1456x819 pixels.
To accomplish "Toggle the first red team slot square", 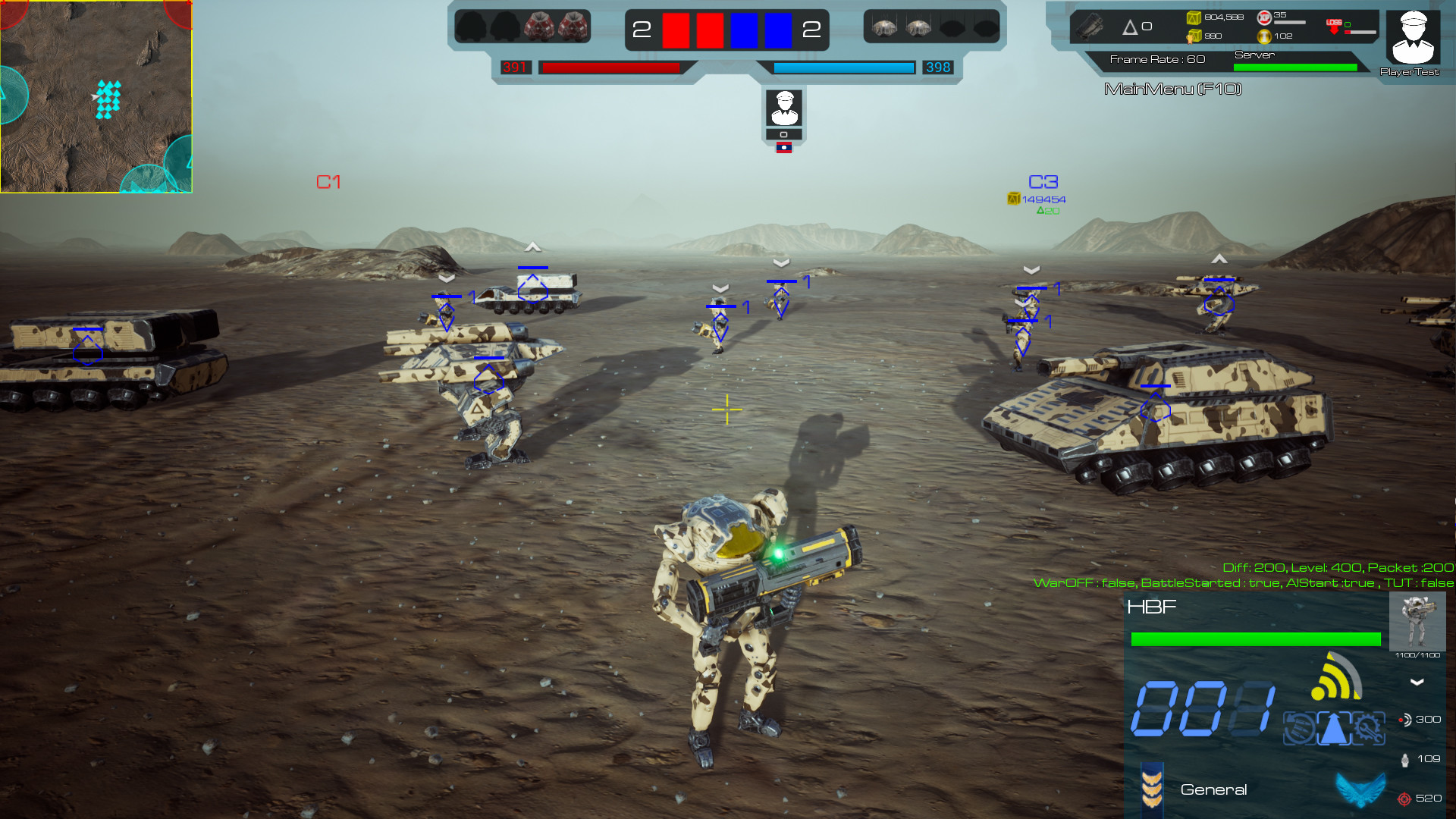I will tap(674, 31).
